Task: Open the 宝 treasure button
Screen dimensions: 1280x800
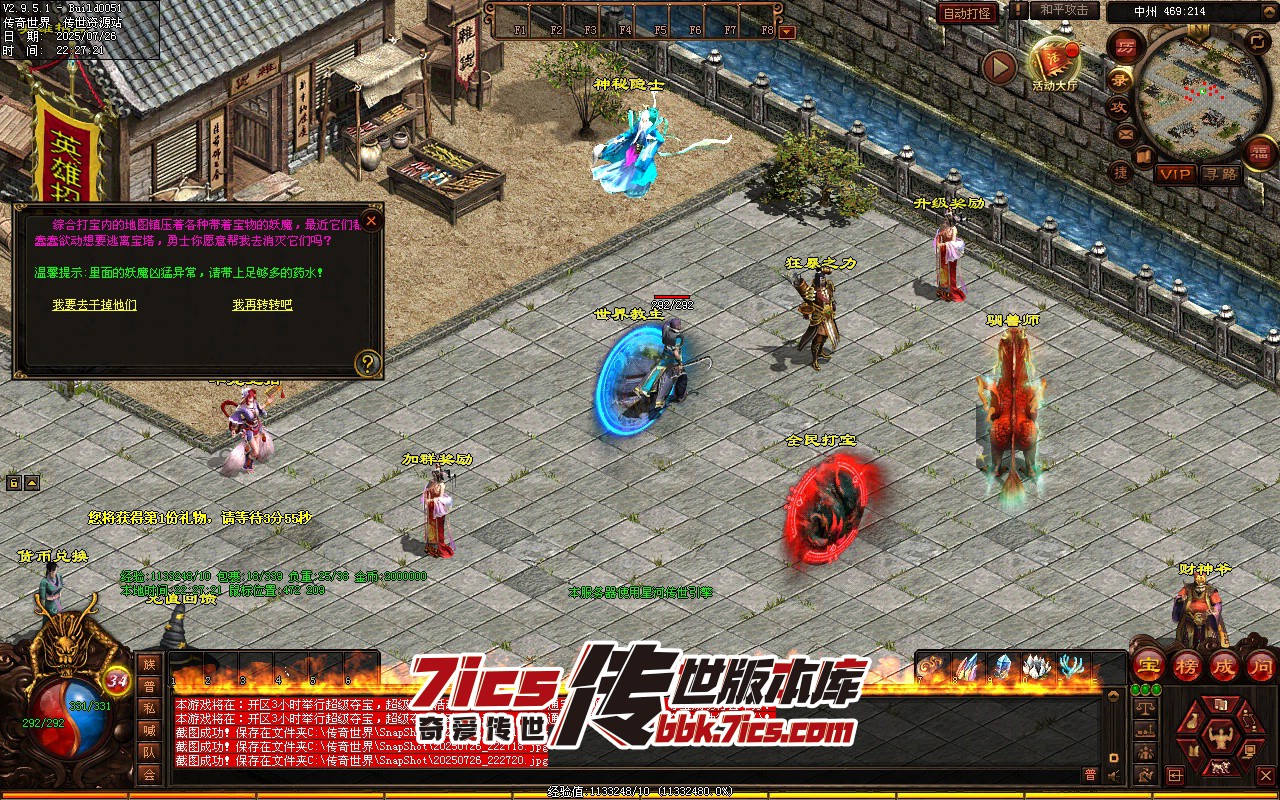Action: tap(1148, 665)
